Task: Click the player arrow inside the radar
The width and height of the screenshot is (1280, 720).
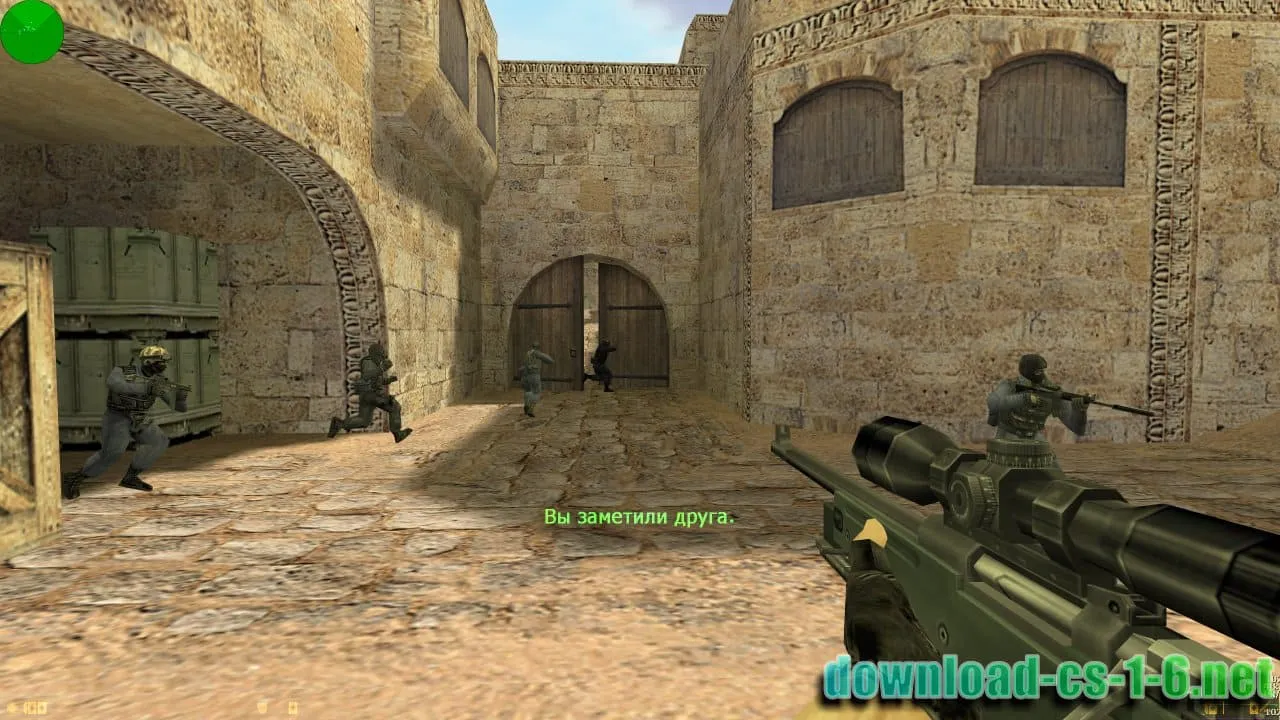Action: 30,30
